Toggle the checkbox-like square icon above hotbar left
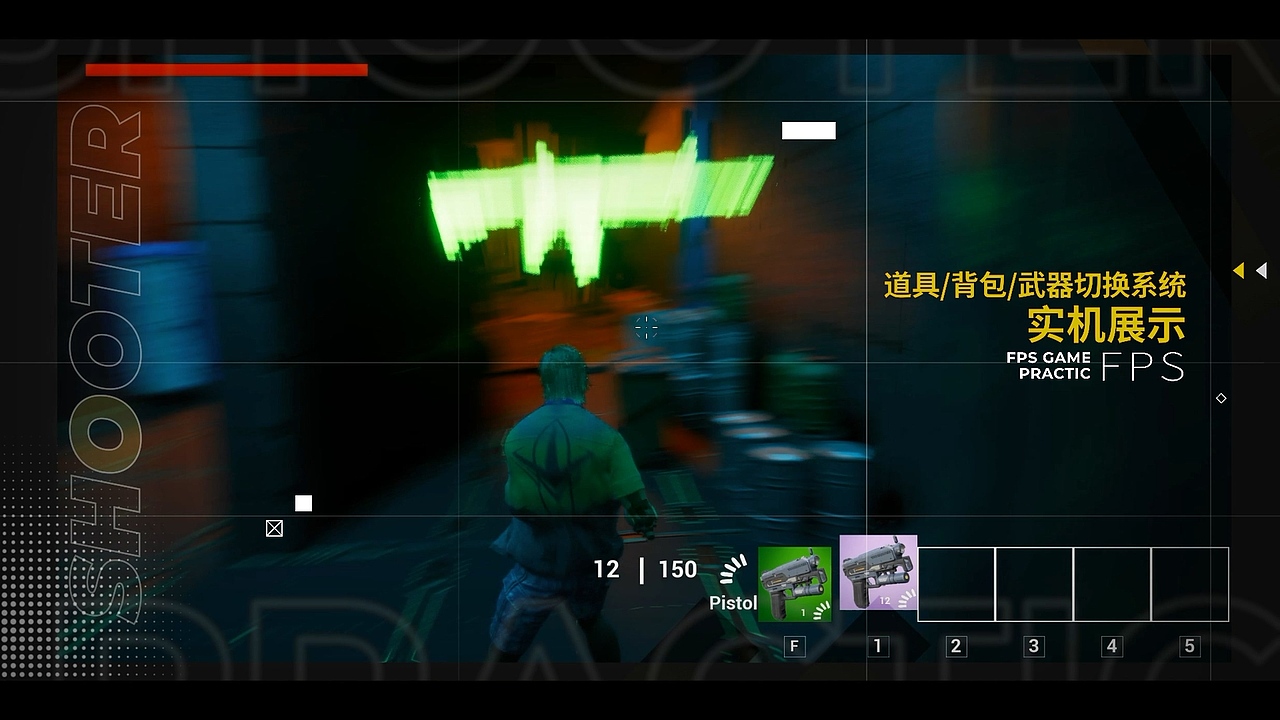The image size is (1280, 720). [274, 528]
